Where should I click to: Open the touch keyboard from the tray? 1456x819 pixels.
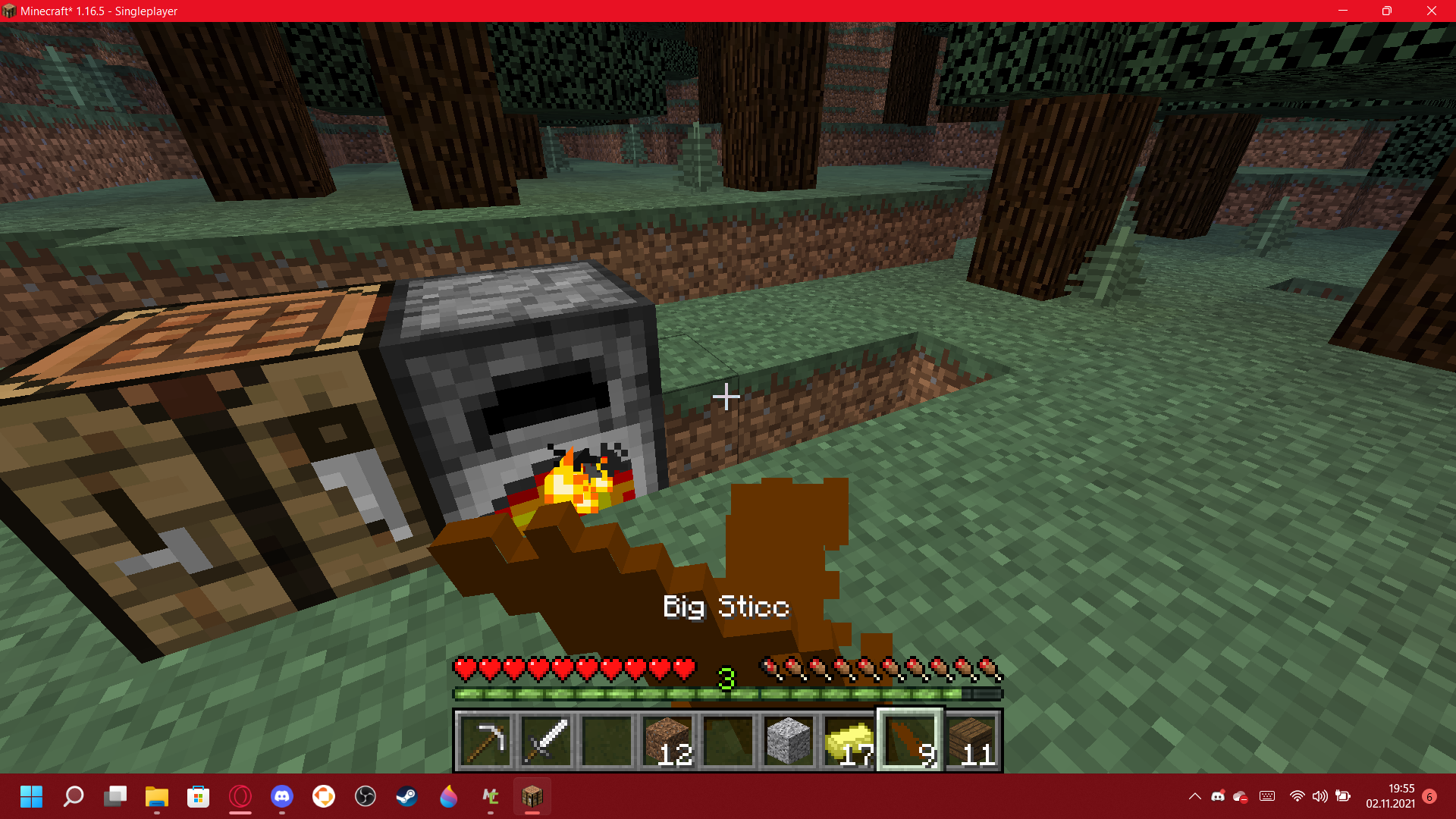point(1266,796)
